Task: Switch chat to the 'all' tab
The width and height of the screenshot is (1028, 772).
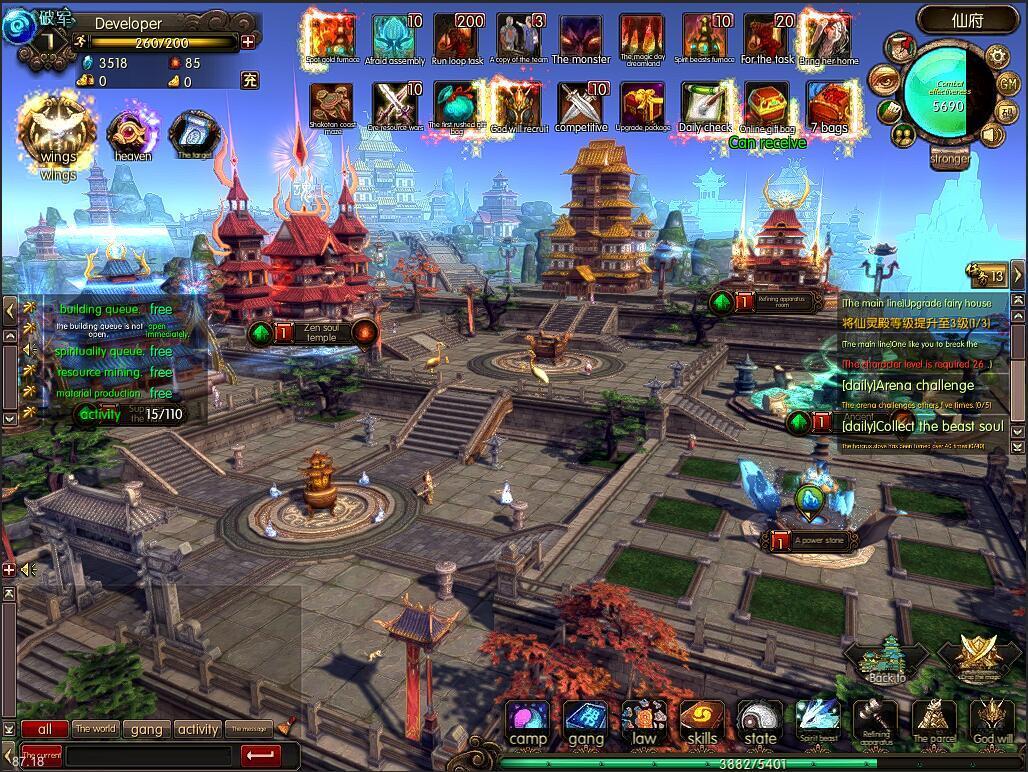Action: tap(45, 729)
